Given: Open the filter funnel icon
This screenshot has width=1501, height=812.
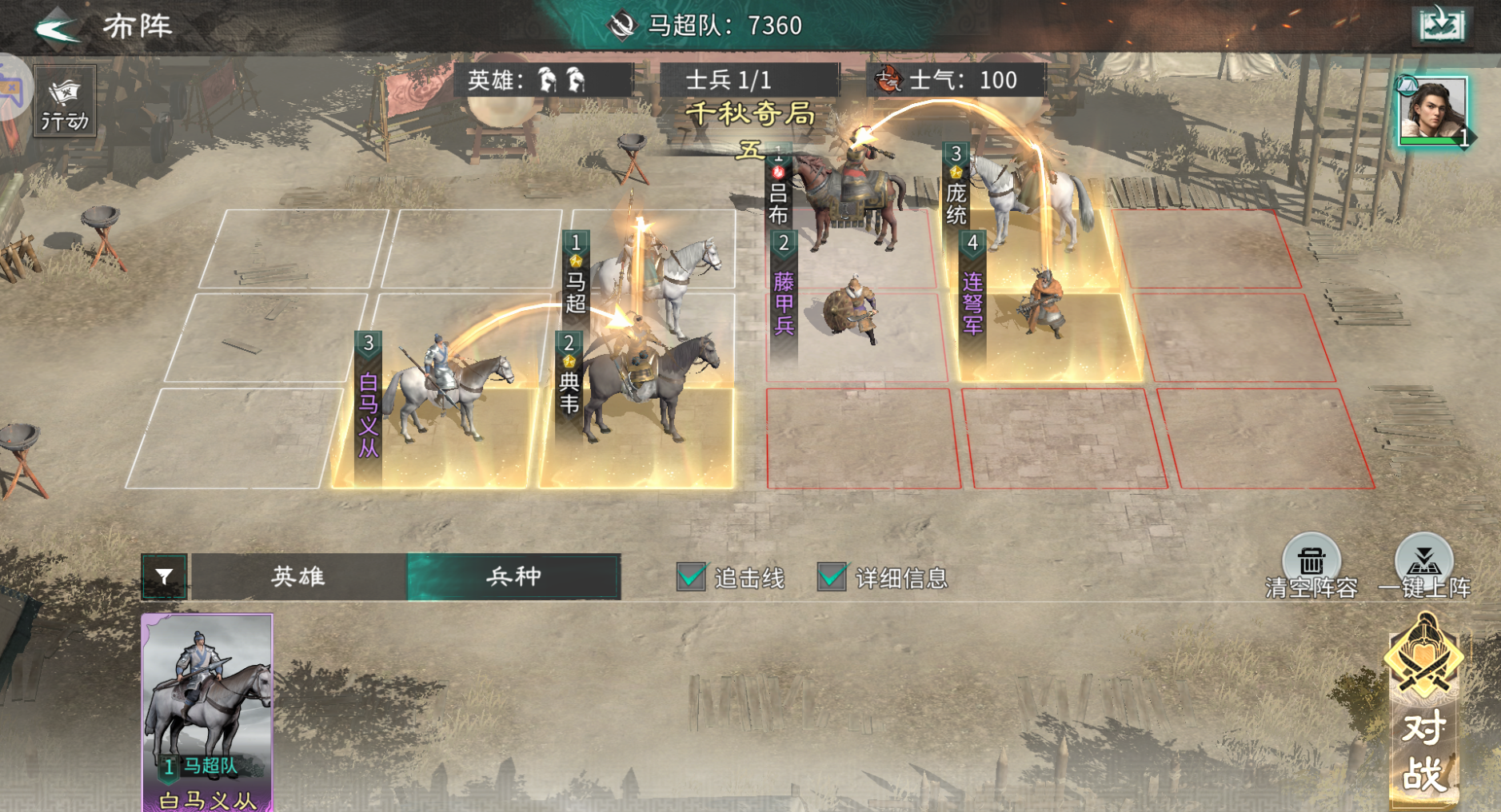Looking at the screenshot, I should point(164,575).
